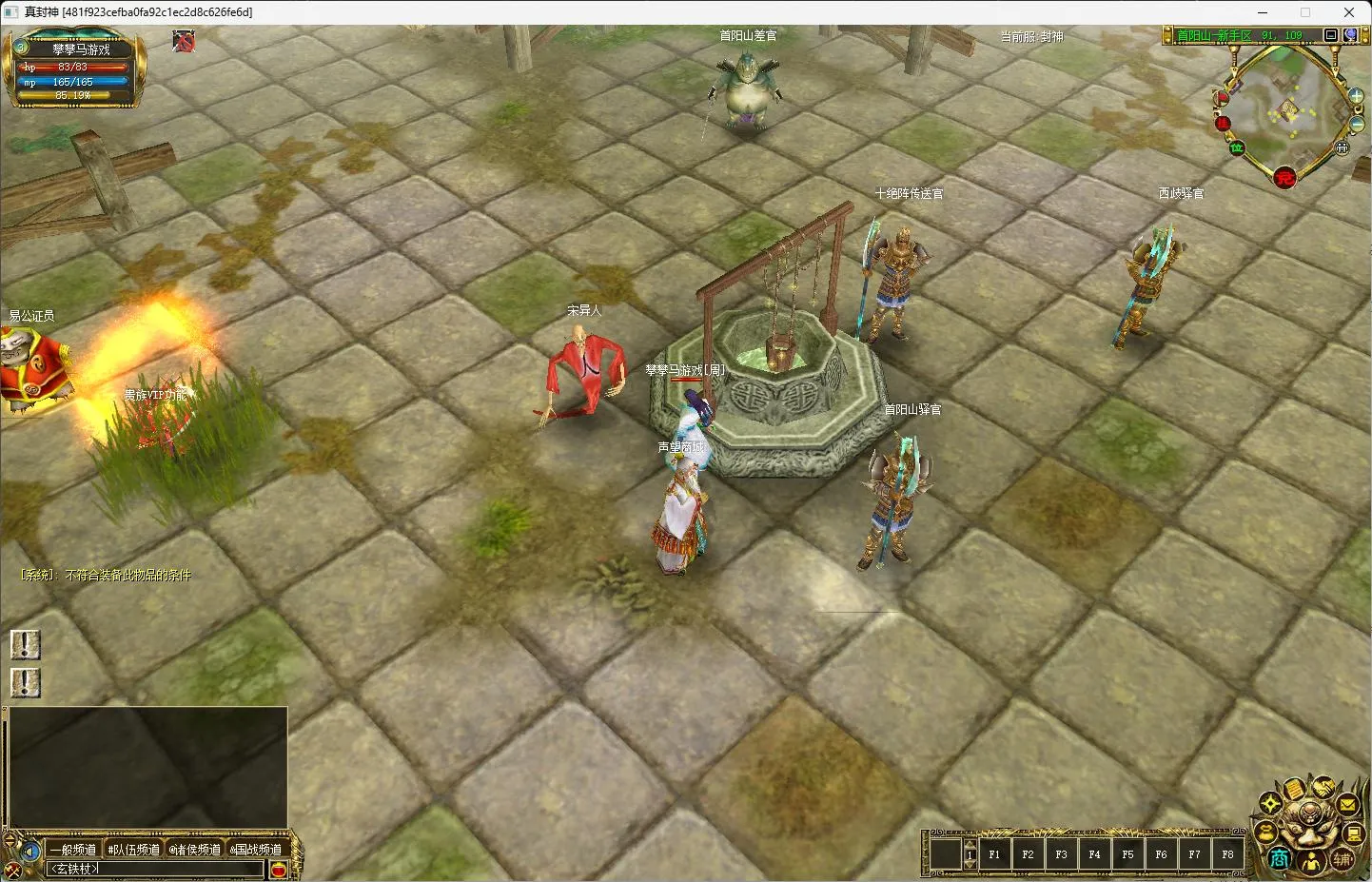1372x882 pixels.
Task: Open the handshake social icon
Action: pos(1322,787)
